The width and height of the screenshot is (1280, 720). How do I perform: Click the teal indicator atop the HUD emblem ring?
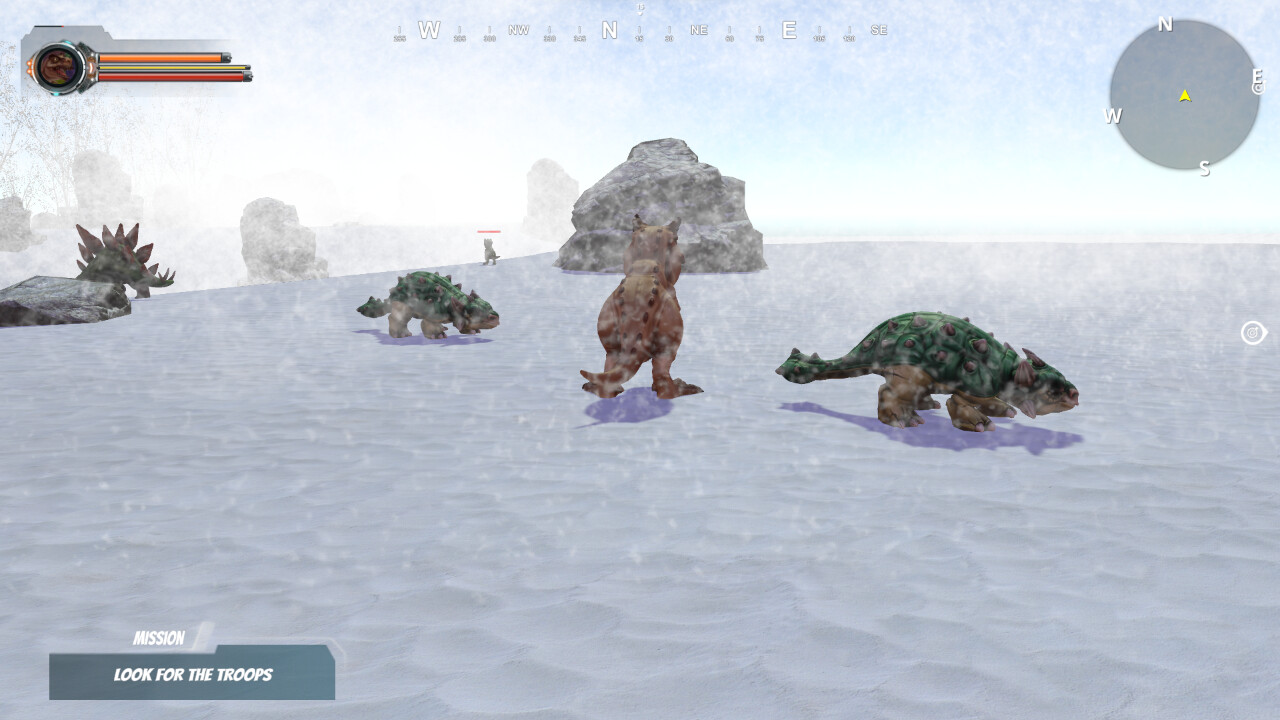pyautogui.click(x=68, y=42)
